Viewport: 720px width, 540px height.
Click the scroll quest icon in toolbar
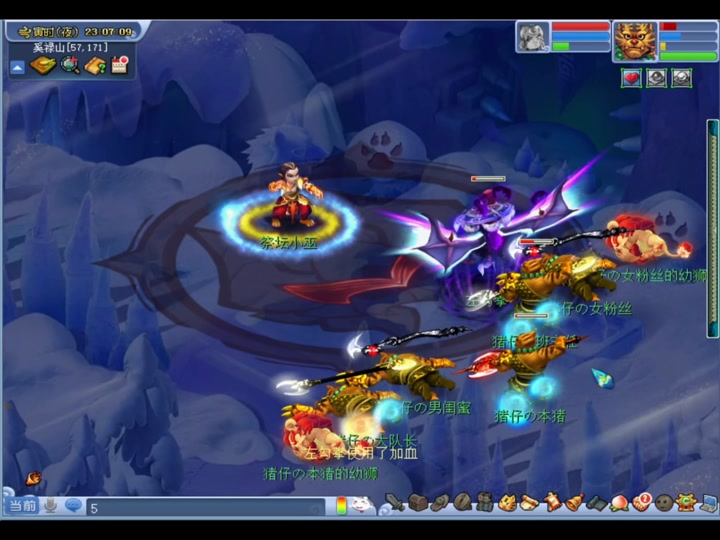[x=529, y=502]
